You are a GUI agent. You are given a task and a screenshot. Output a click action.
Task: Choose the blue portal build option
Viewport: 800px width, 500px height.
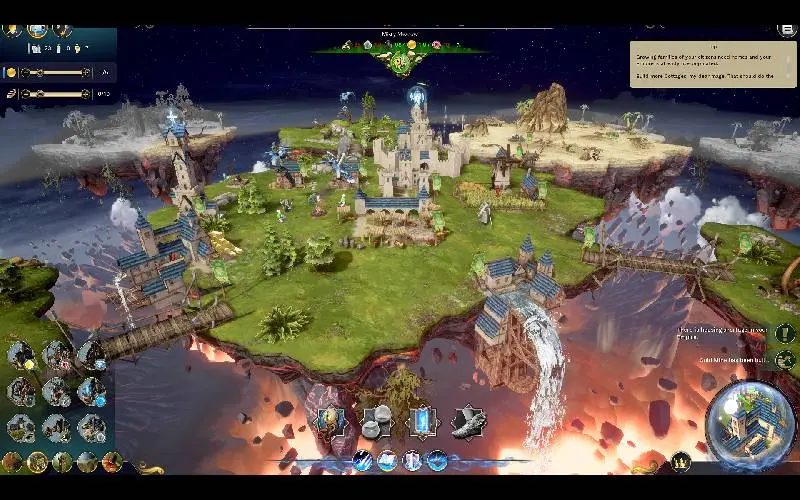point(421,422)
